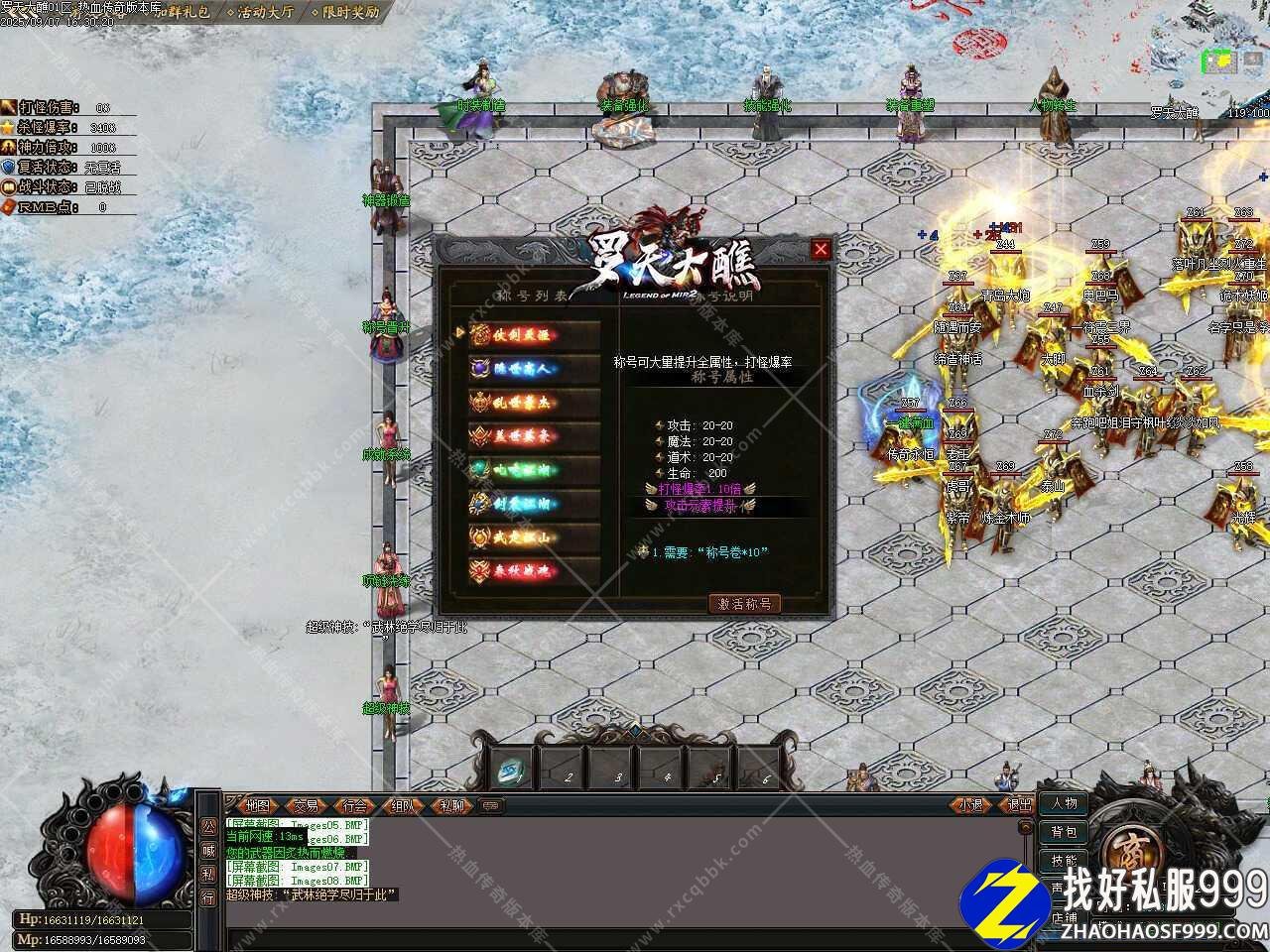Open the 活动大厅 activity hall

click(x=264, y=13)
